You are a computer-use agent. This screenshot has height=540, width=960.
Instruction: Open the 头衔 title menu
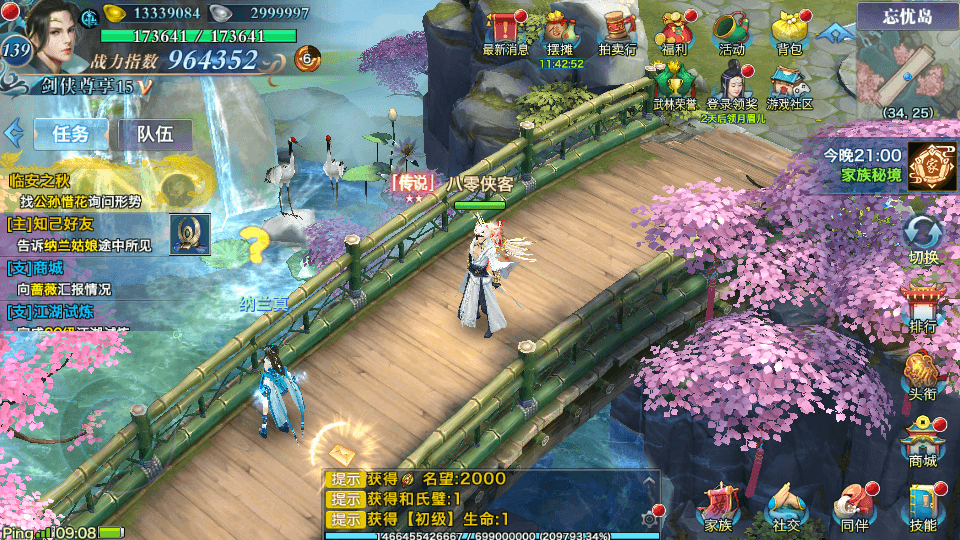923,374
